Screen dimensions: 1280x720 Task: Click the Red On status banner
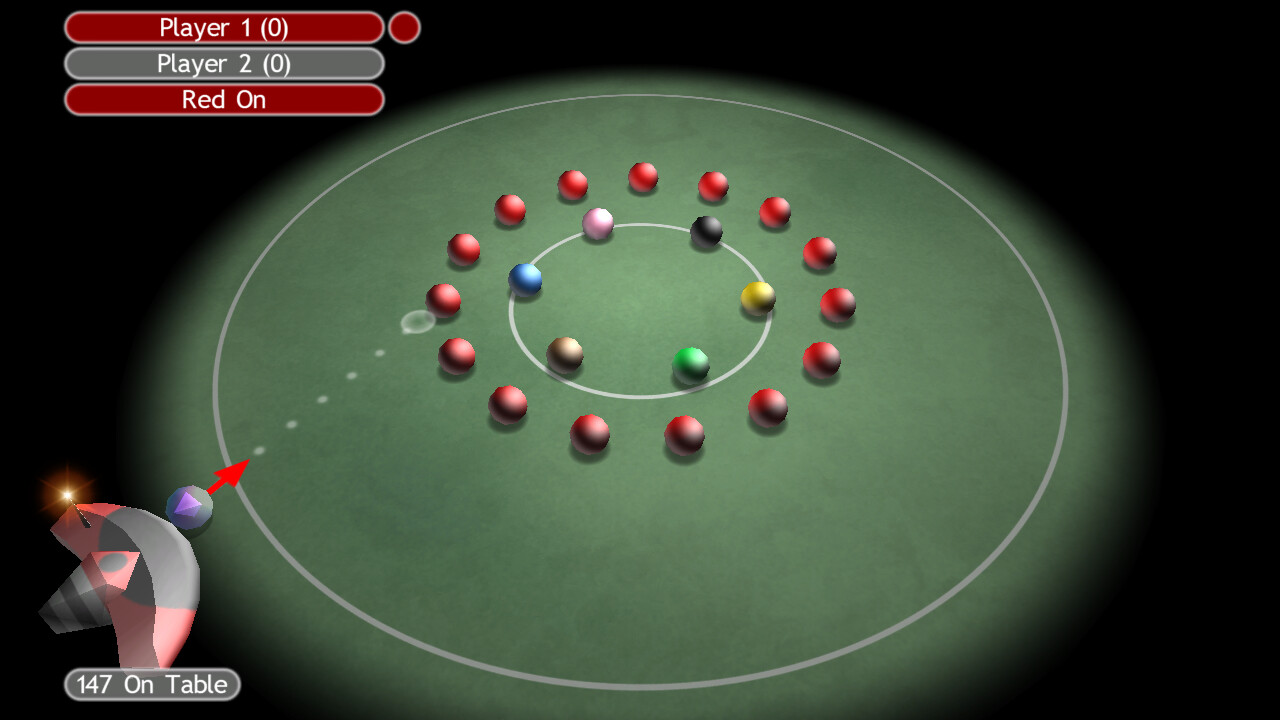(x=223, y=99)
